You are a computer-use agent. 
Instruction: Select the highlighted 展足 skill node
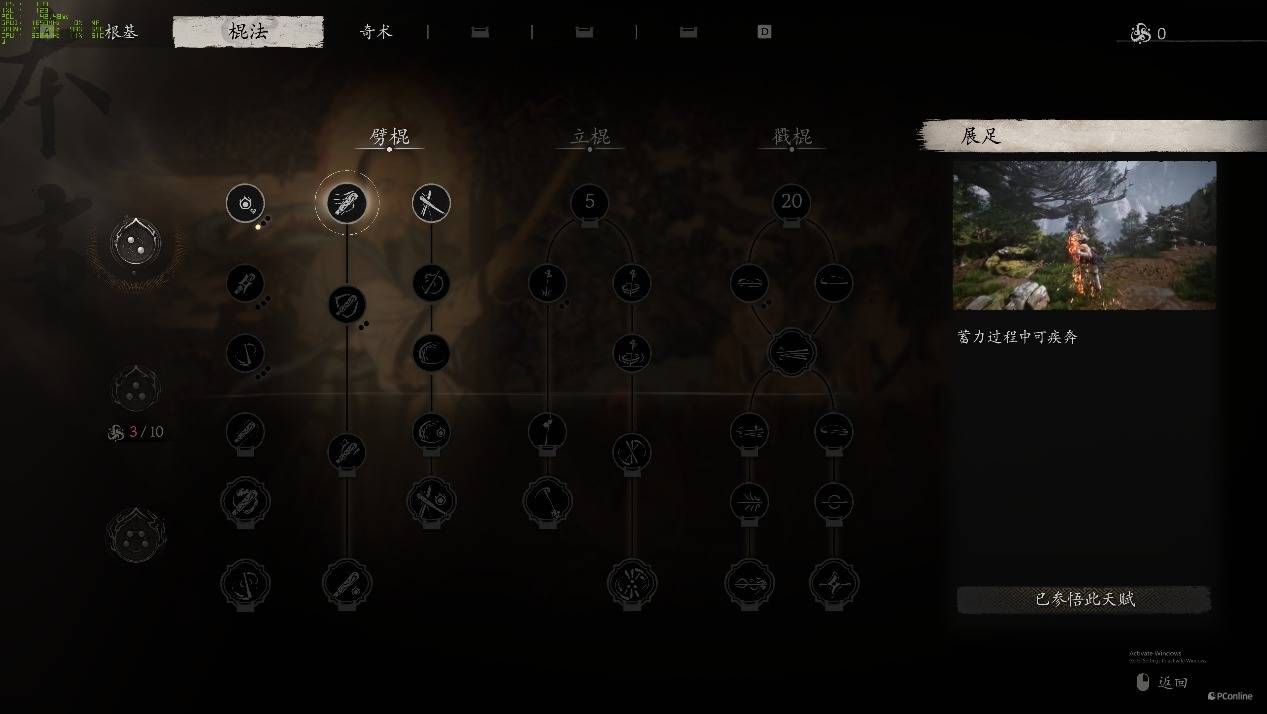pos(347,203)
